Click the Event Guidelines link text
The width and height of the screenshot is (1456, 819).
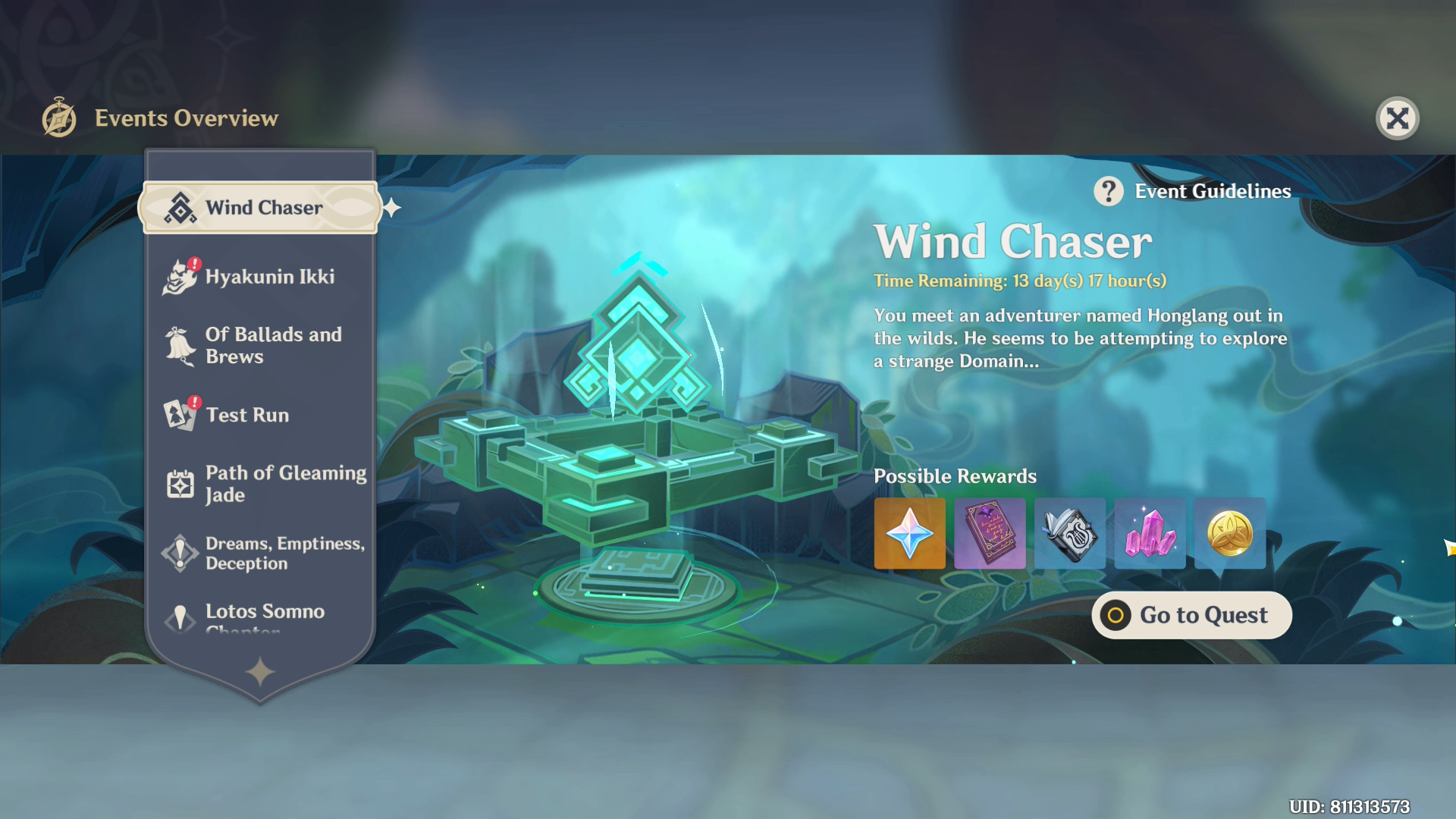coord(1212,191)
